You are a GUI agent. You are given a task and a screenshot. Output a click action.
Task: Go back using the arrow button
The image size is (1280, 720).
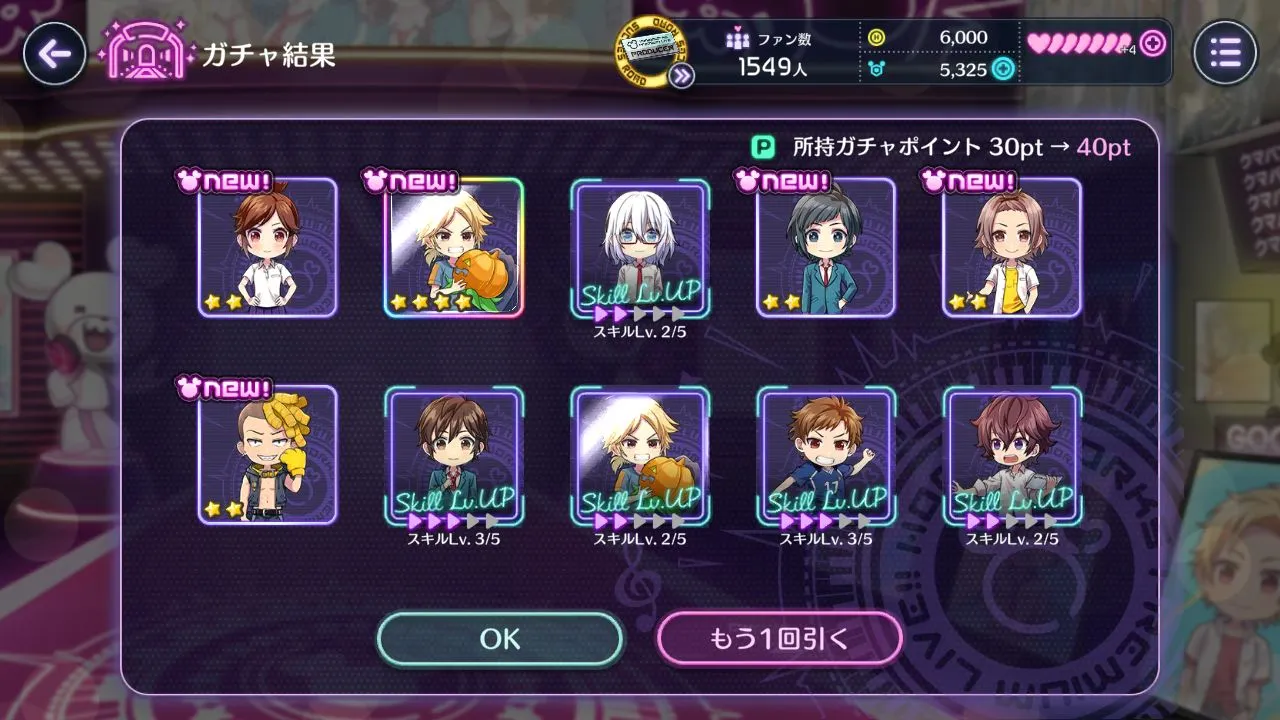coord(54,53)
